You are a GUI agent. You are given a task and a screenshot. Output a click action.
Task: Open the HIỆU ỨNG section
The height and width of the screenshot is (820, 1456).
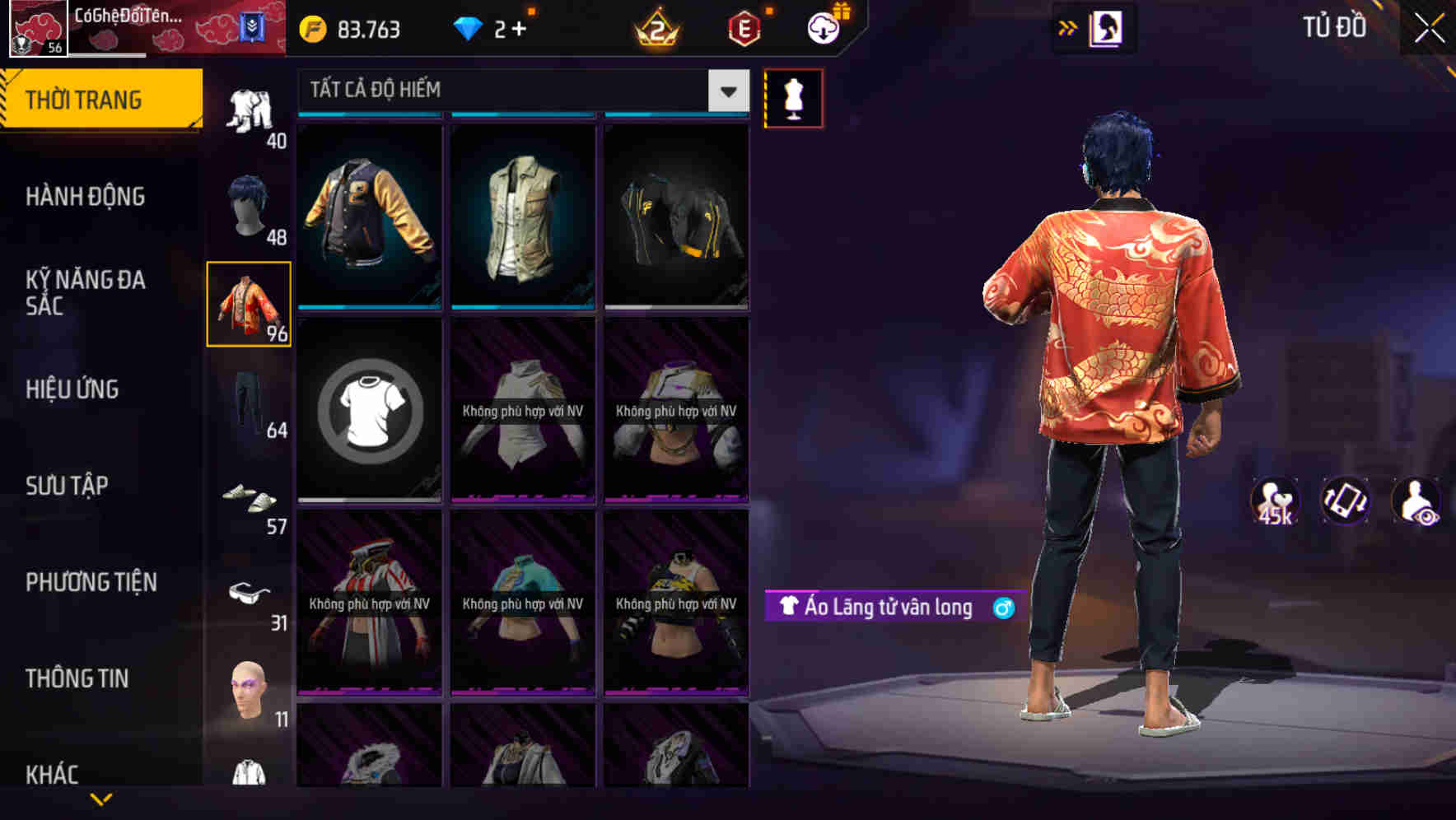click(71, 389)
